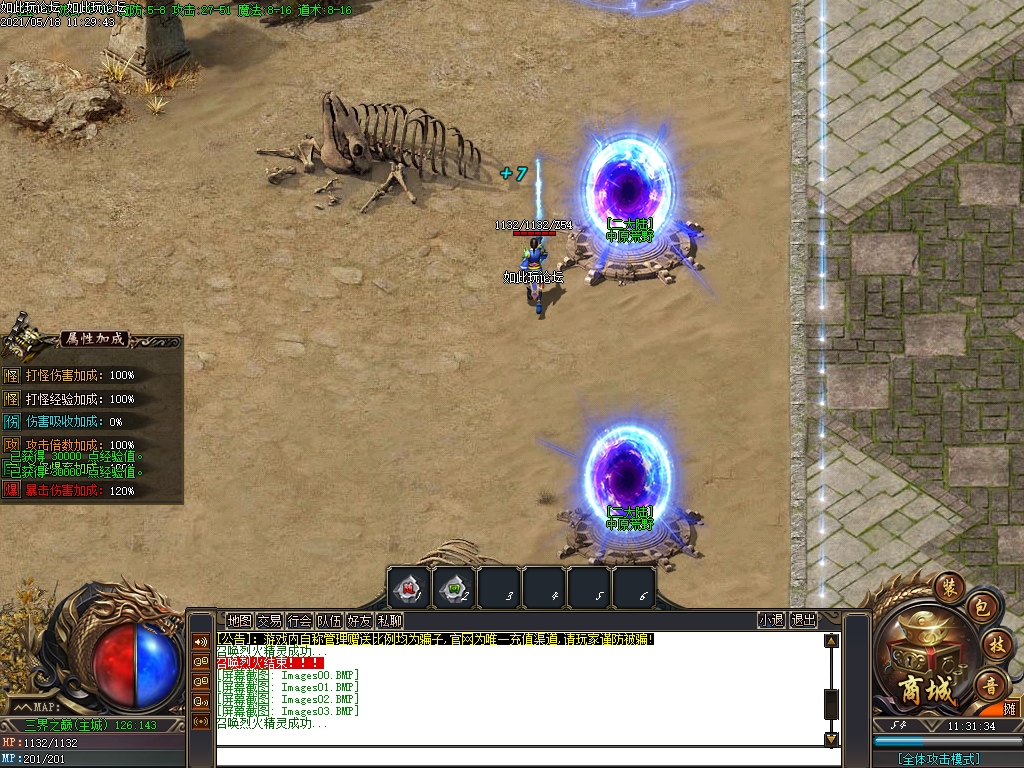The width and height of the screenshot is (1024, 768).
Task: Click the 小退 logout button
Action: (x=771, y=620)
